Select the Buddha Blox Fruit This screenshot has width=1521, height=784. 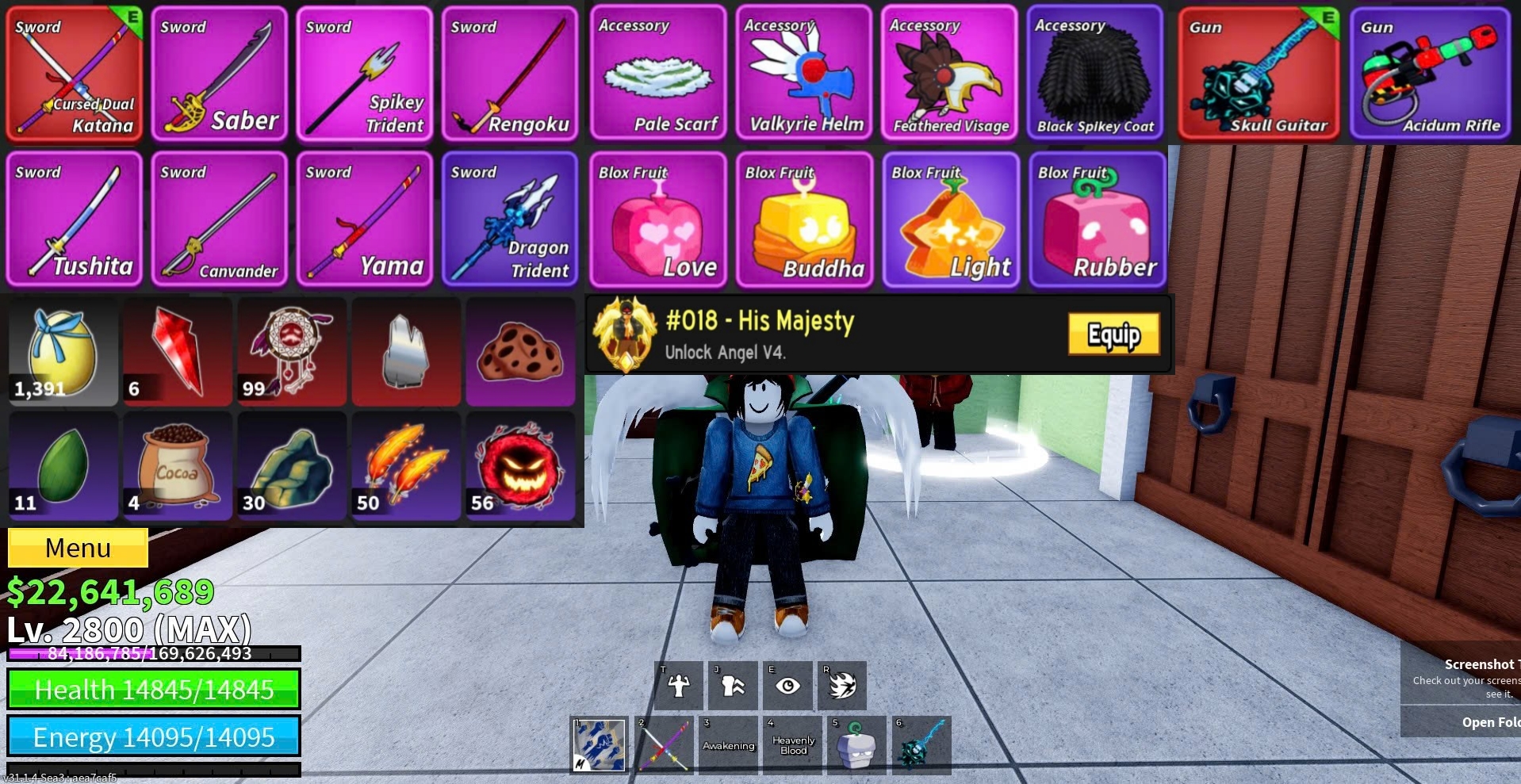(804, 220)
